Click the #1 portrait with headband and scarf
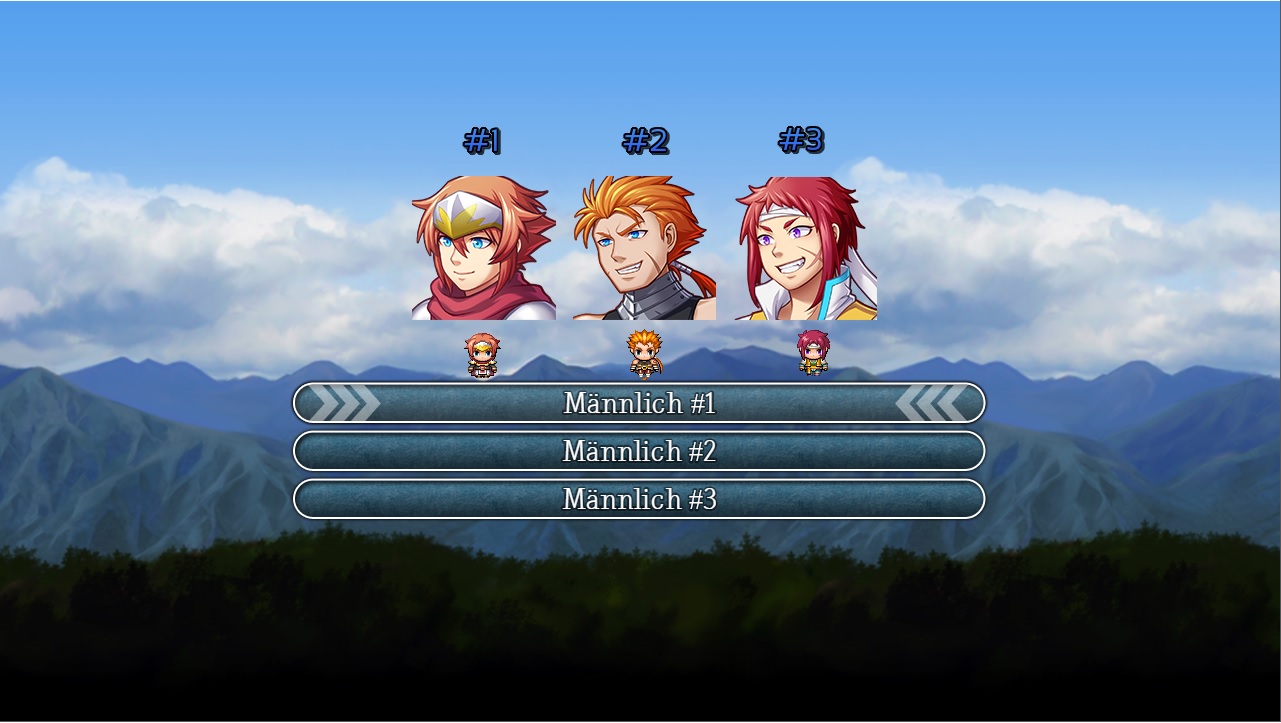This screenshot has height=723, width=1281. 483,248
